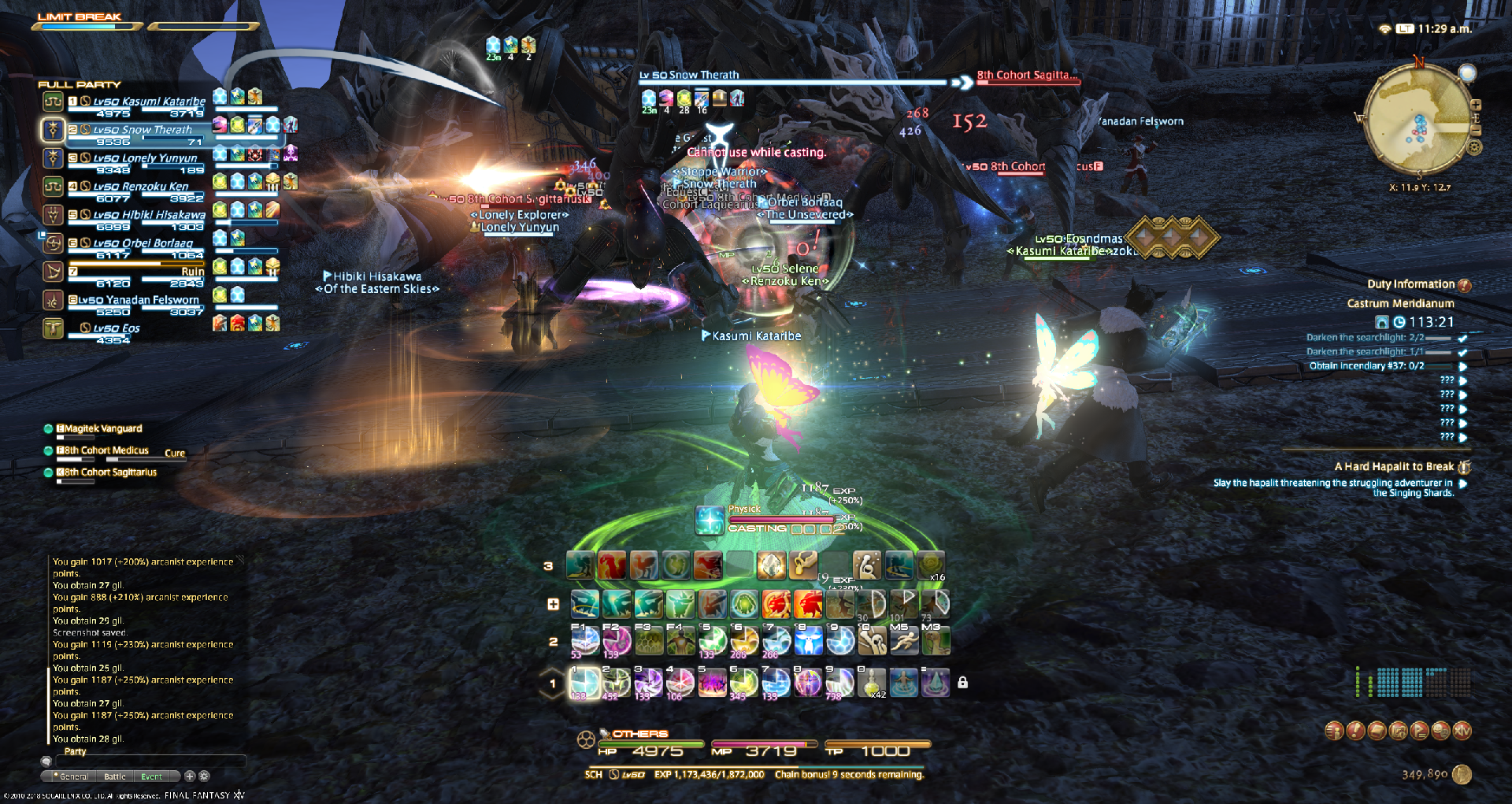Select Magitek Vanguard in the enemy list
This screenshot has width=1512, height=804.
coord(103,429)
